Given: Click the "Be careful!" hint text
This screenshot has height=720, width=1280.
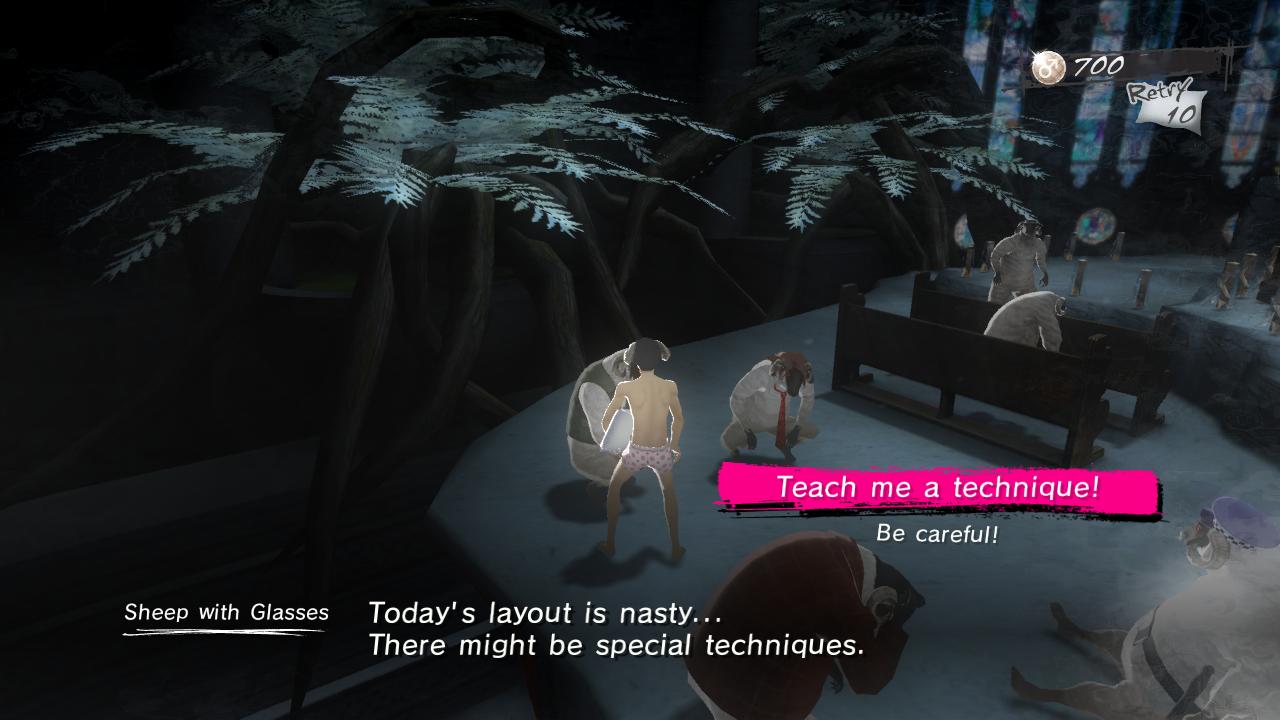Looking at the screenshot, I should (937, 532).
